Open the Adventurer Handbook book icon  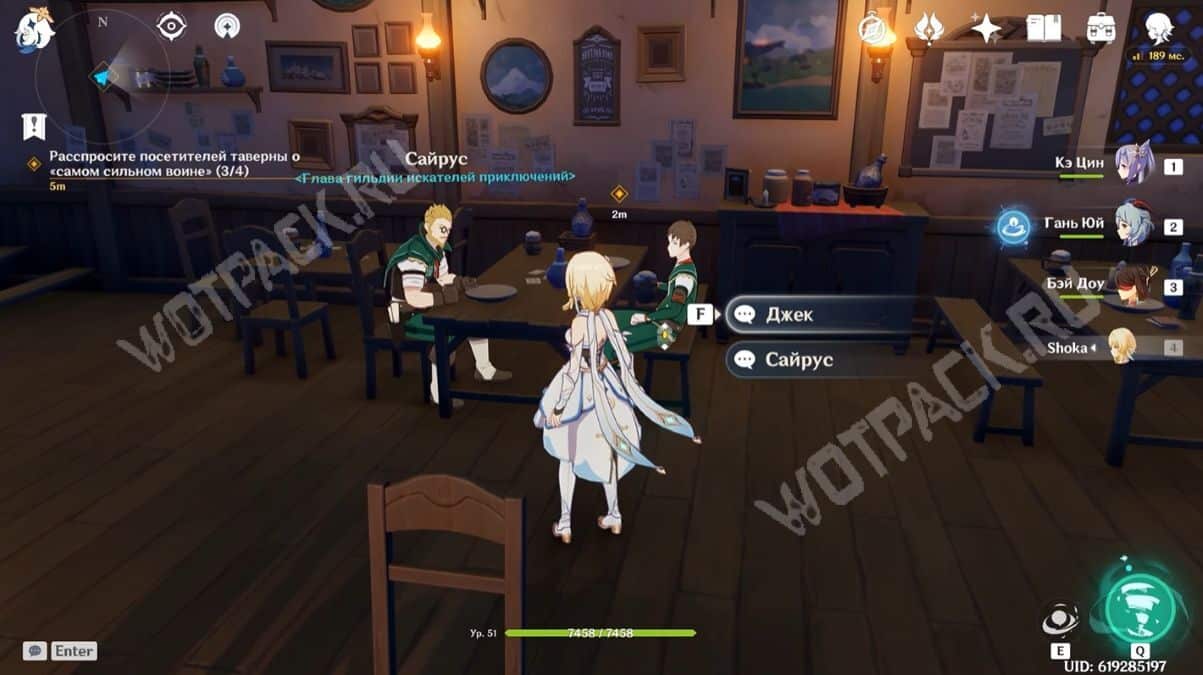[x=1043, y=28]
